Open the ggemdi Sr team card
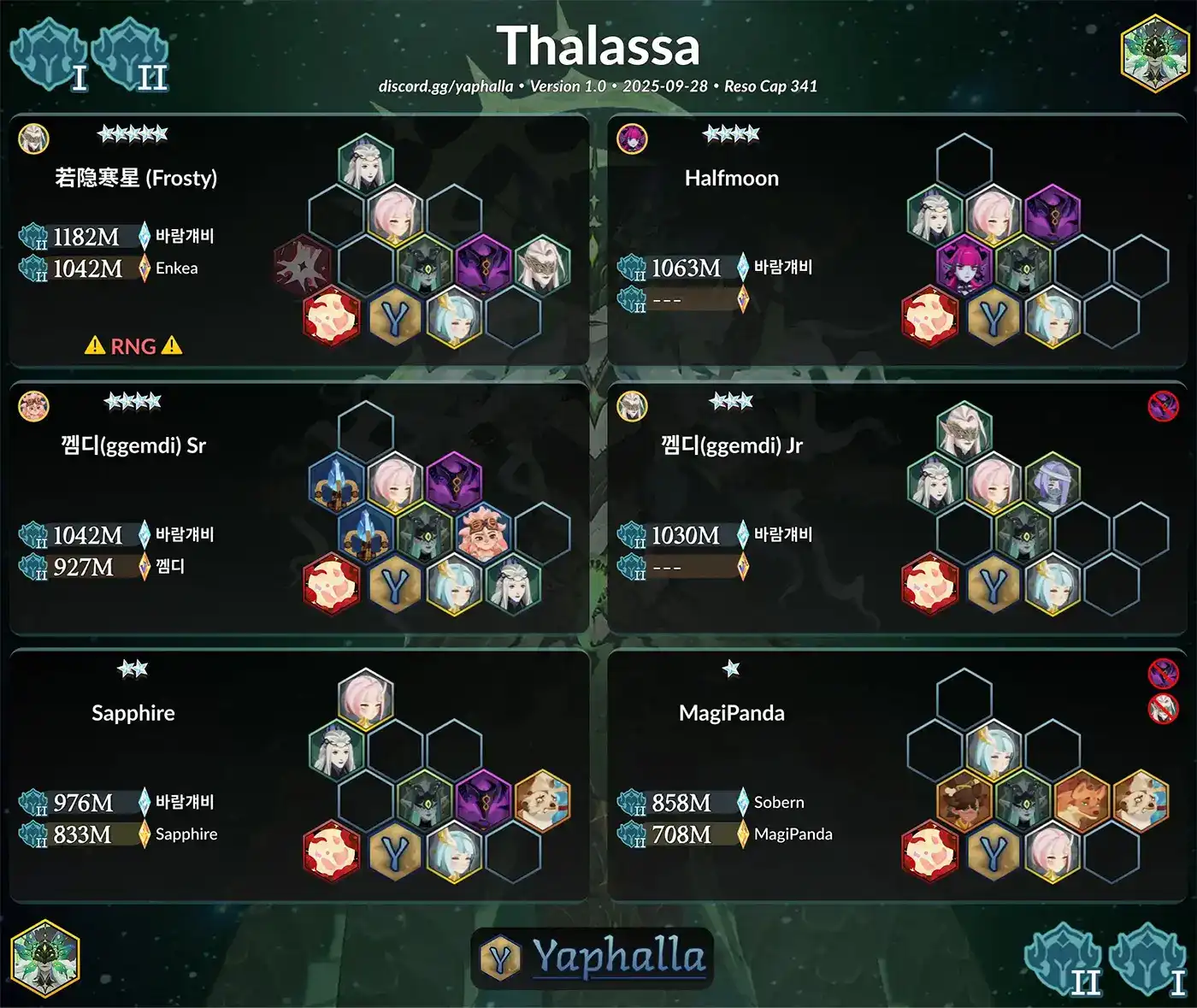The width and height of the screenshot is (1197, 1008). coord(298,508)
